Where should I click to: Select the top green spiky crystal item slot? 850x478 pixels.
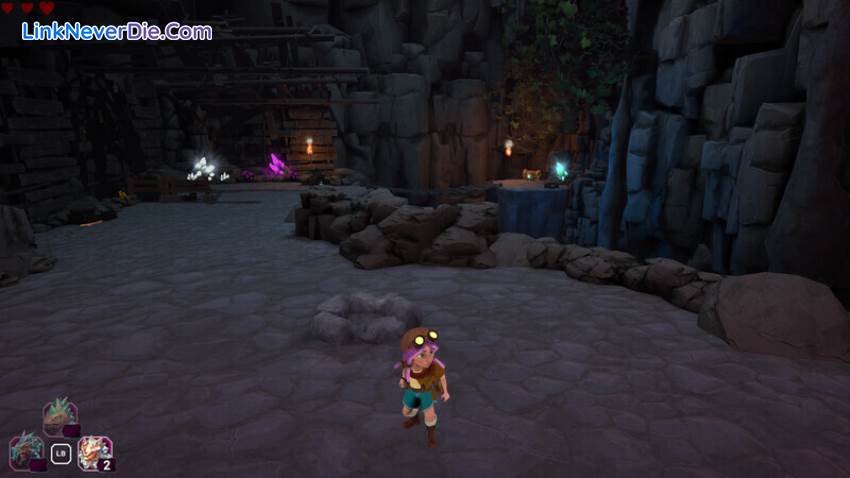tap(59, 416)
